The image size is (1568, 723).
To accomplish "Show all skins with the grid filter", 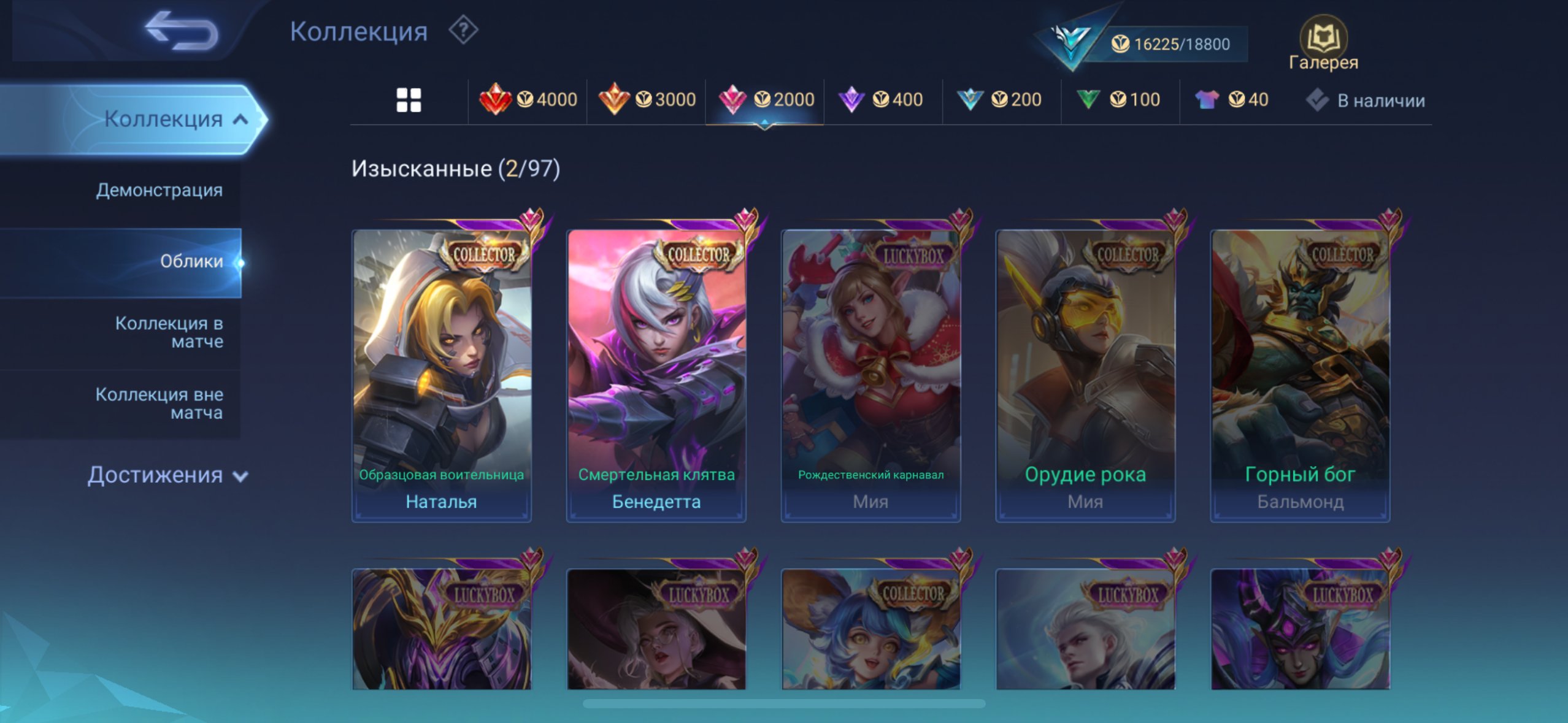I will pos(409,100).
